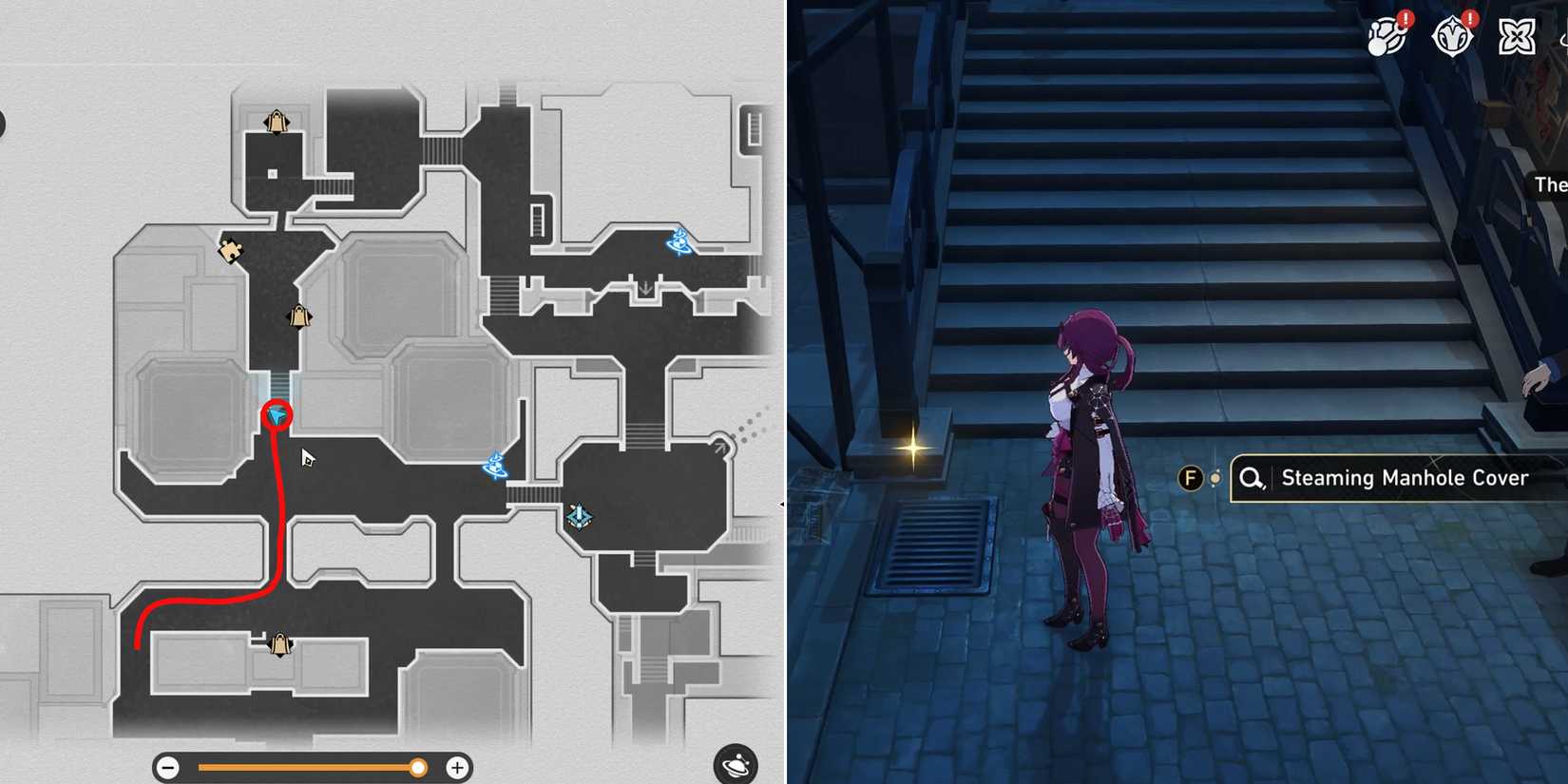
Task: Click the topmost treasure chest map marker
Action: point(275,122)
